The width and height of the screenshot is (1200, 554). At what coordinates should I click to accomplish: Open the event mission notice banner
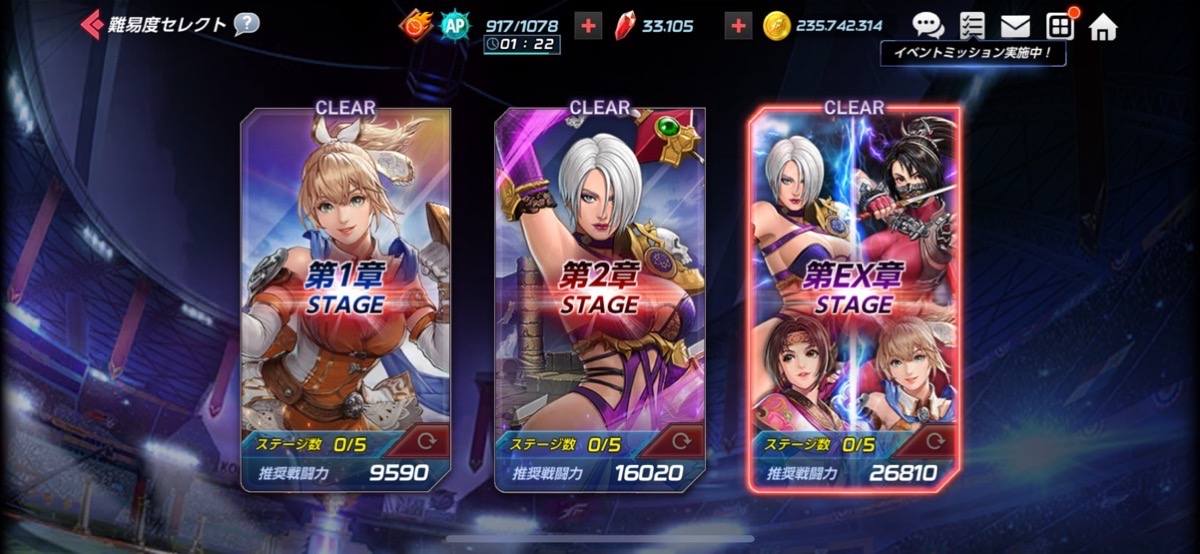tap(973, 54)
